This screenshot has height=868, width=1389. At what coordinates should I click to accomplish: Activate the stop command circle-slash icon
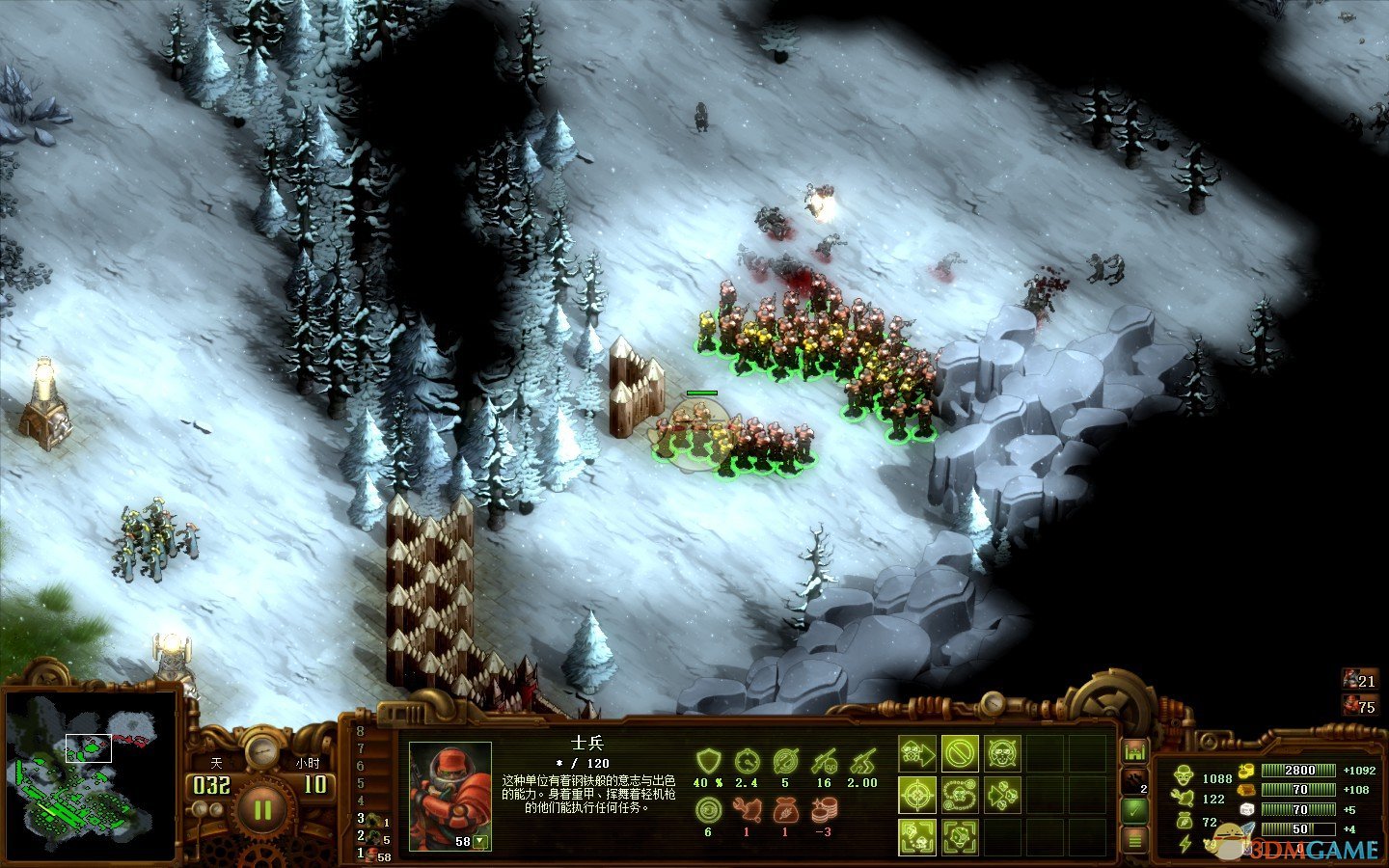[960, 753]
